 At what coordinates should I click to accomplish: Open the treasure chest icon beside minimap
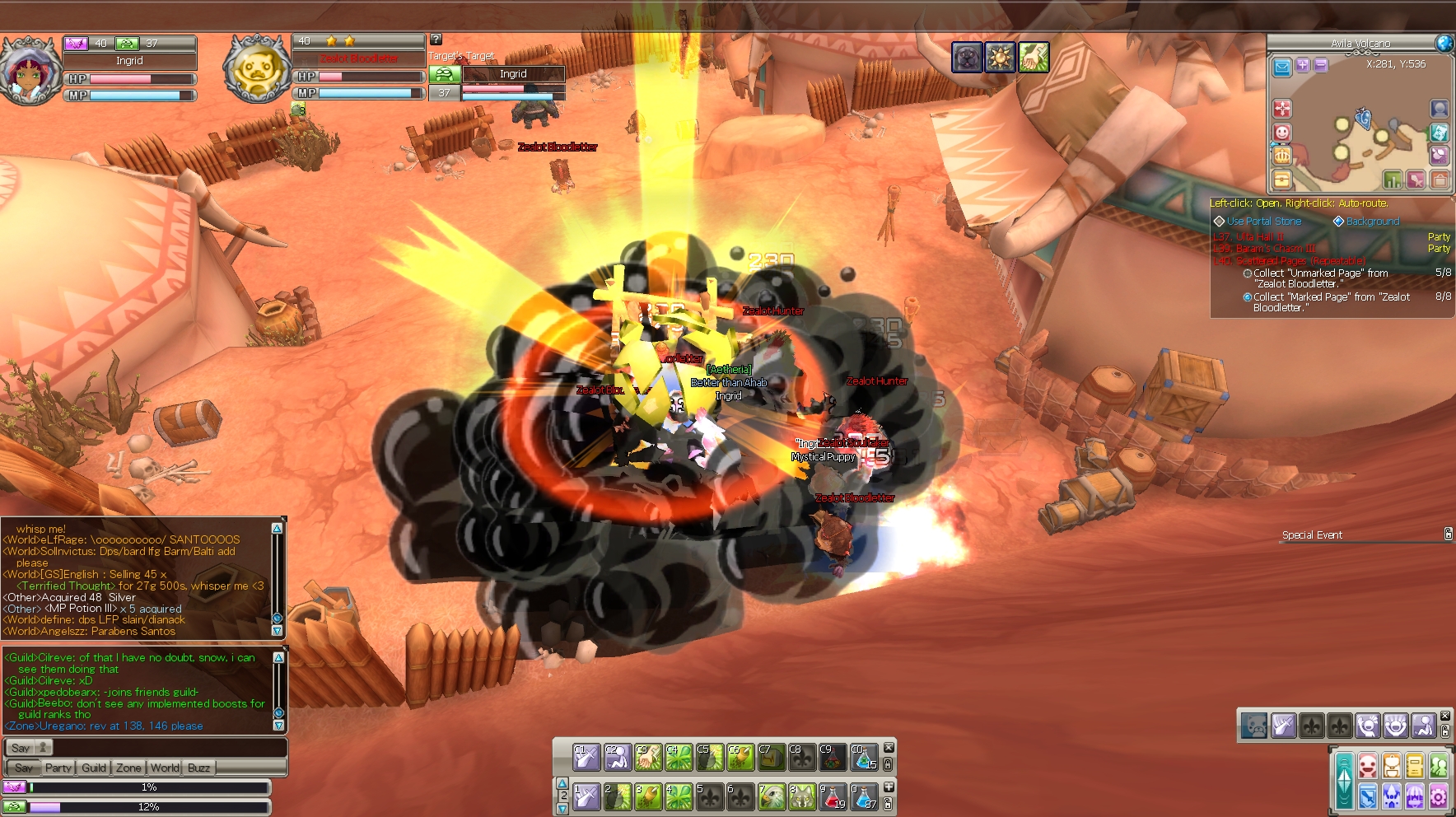(x=1282, y=179)
